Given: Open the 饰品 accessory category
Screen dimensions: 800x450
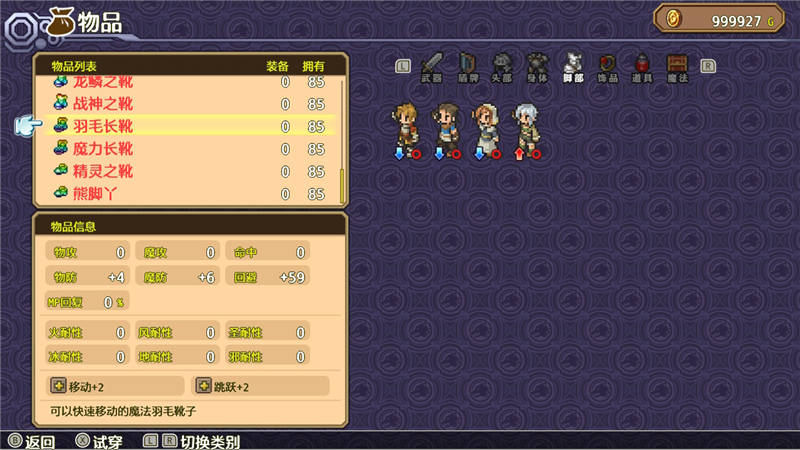Looking at the screenshot, I should 607,66.
